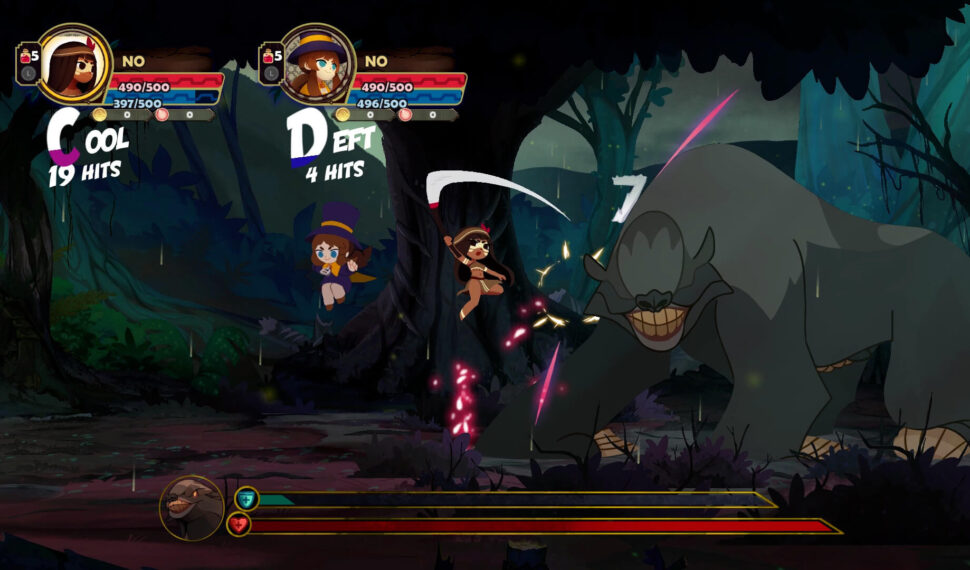Click the boss portrait icon
The height and width of the screenshot is (570, 970).
point(191,508)
